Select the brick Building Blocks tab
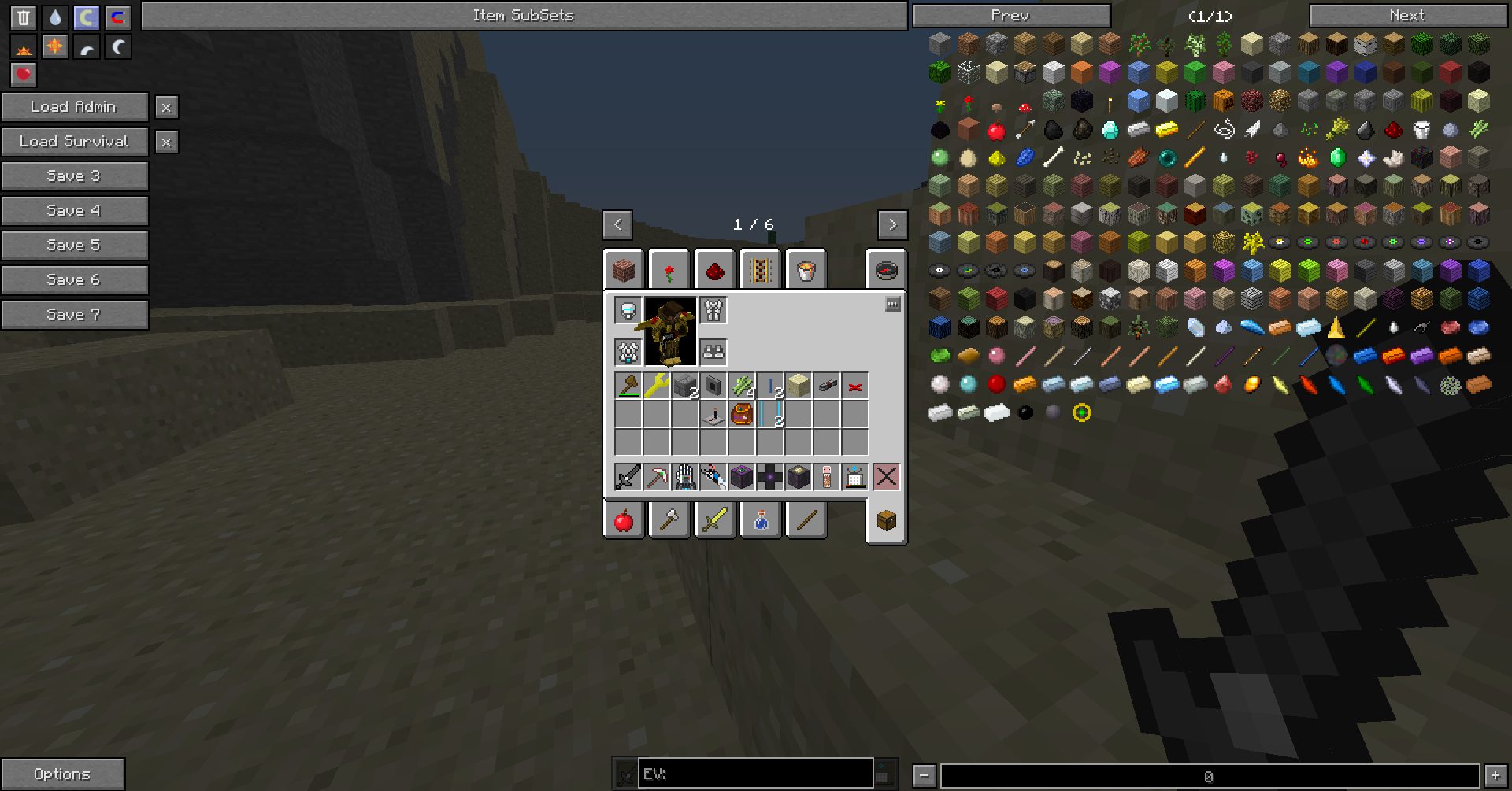Image resolution: width=1512 pixels, height=791 pixels. (x=624, y=271)
